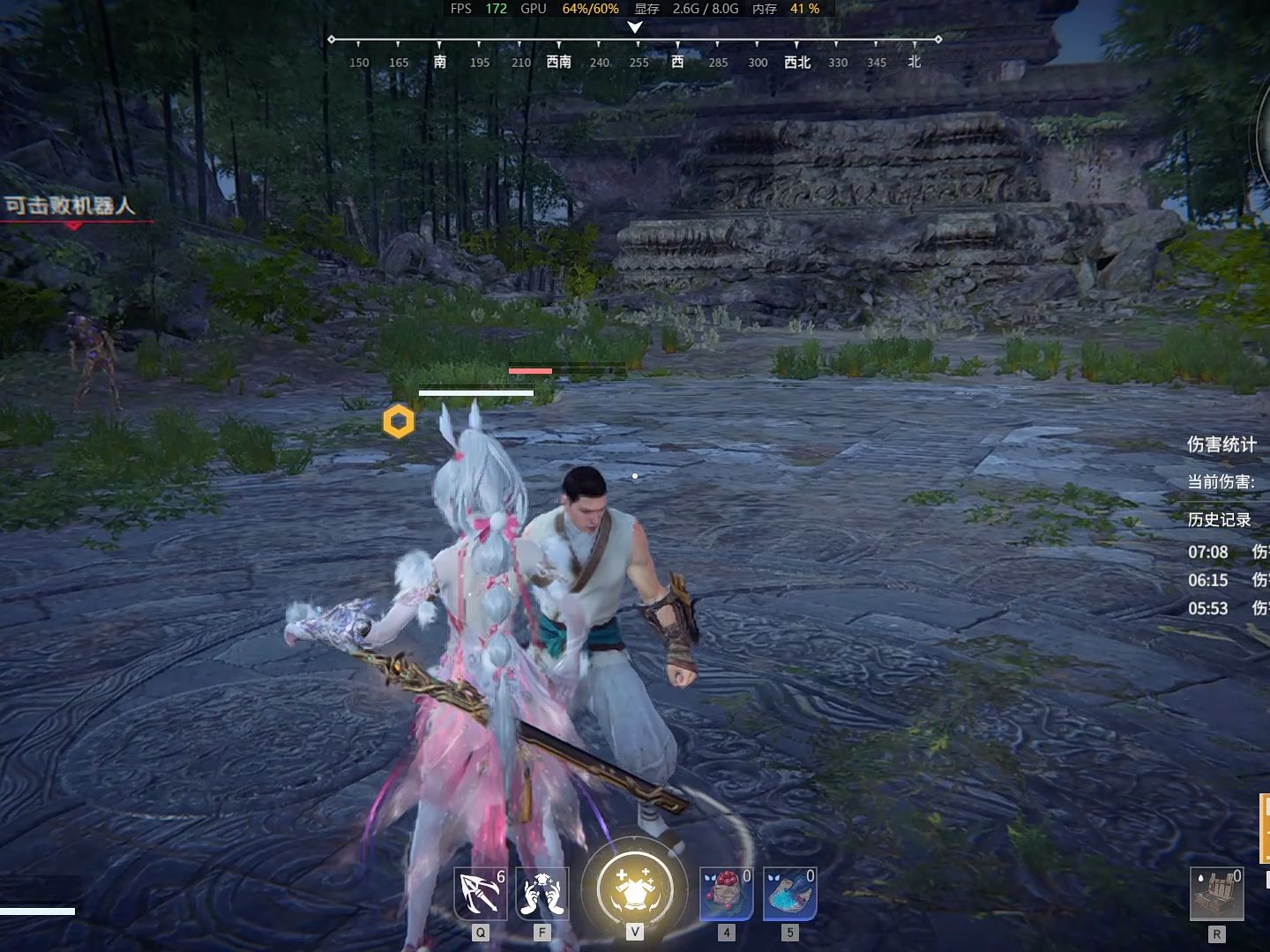Screen dimensions: 1270x952
Task: Select the wooden supply crate slot
Action: coord(1216,894)
